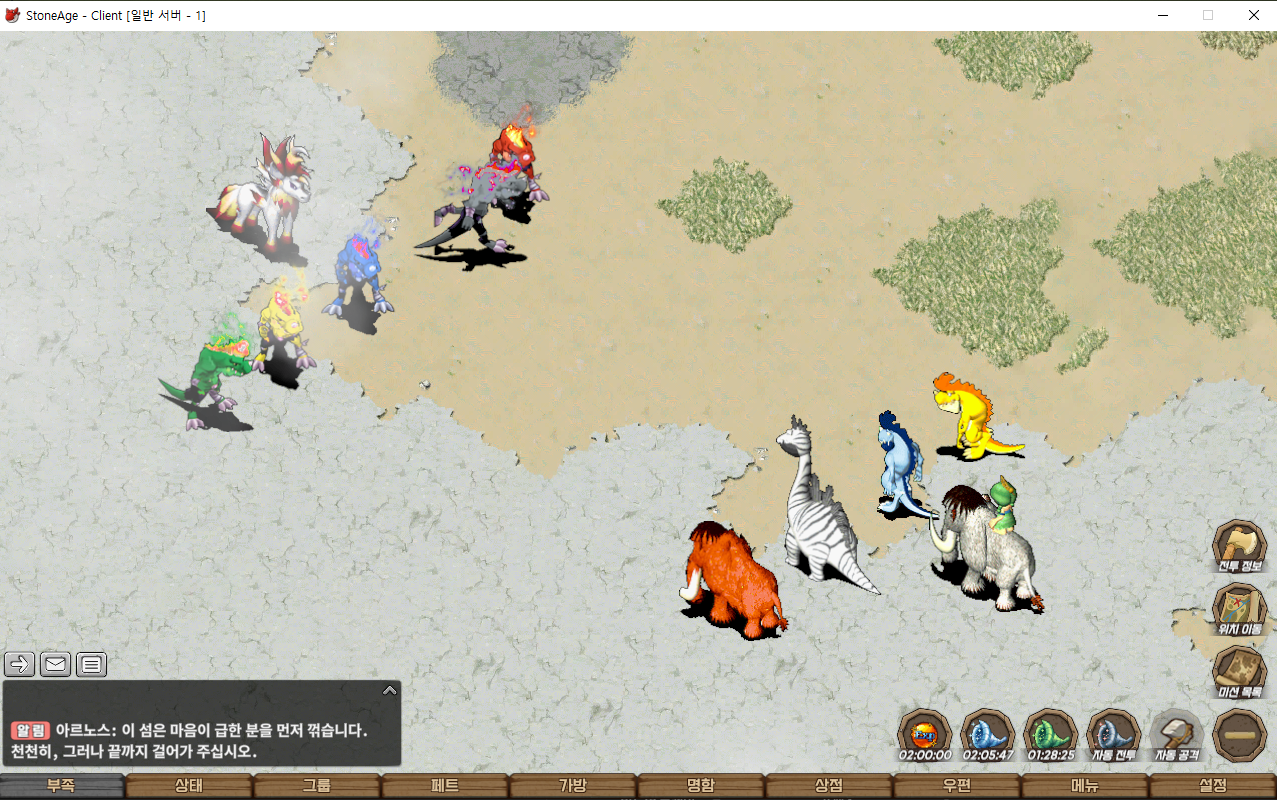Open the 메뉴 (Menu) button
Screen dimensions: 1277x800
(1085, 786)
